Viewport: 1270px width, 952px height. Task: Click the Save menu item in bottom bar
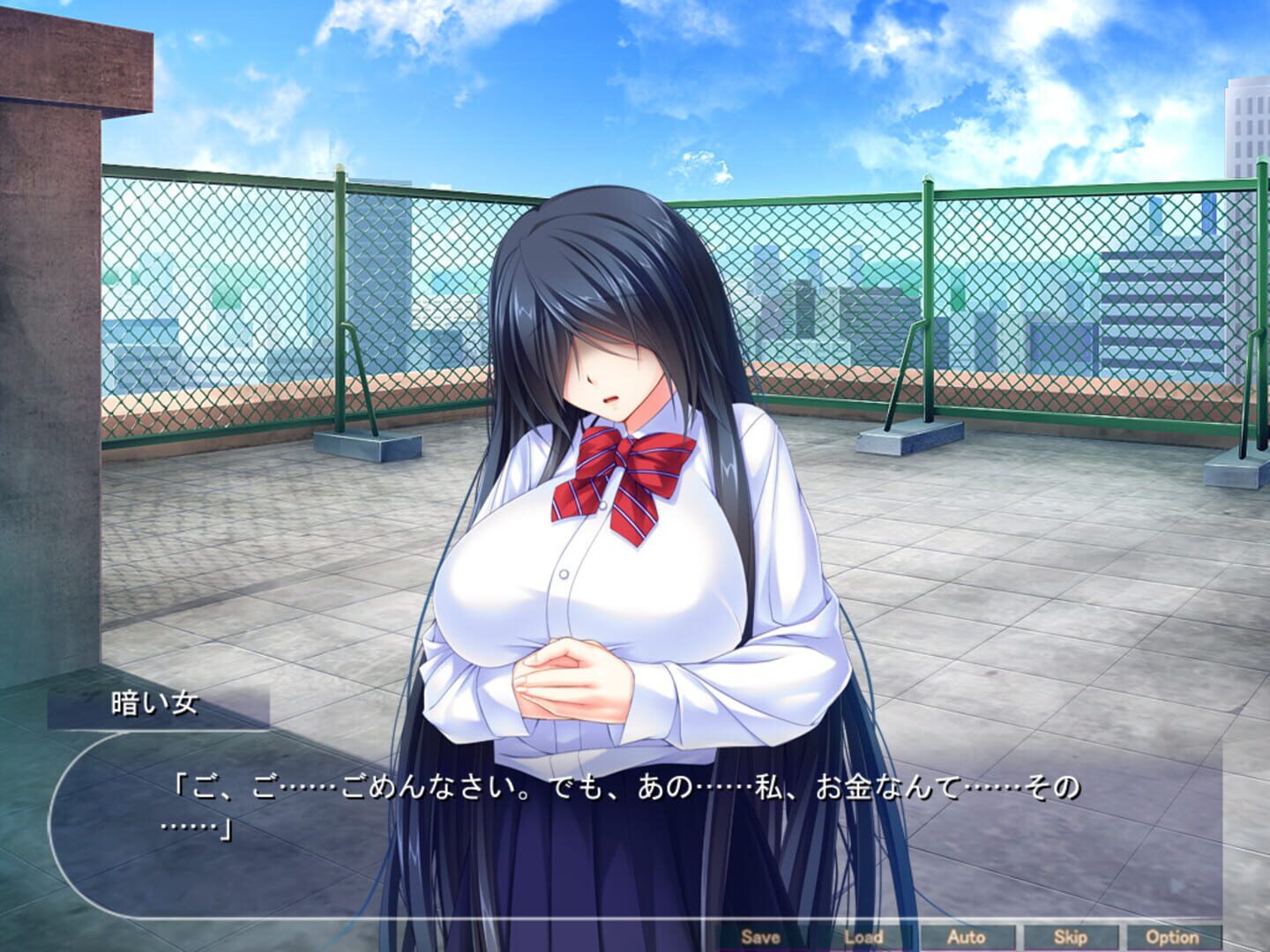point(760,937)
